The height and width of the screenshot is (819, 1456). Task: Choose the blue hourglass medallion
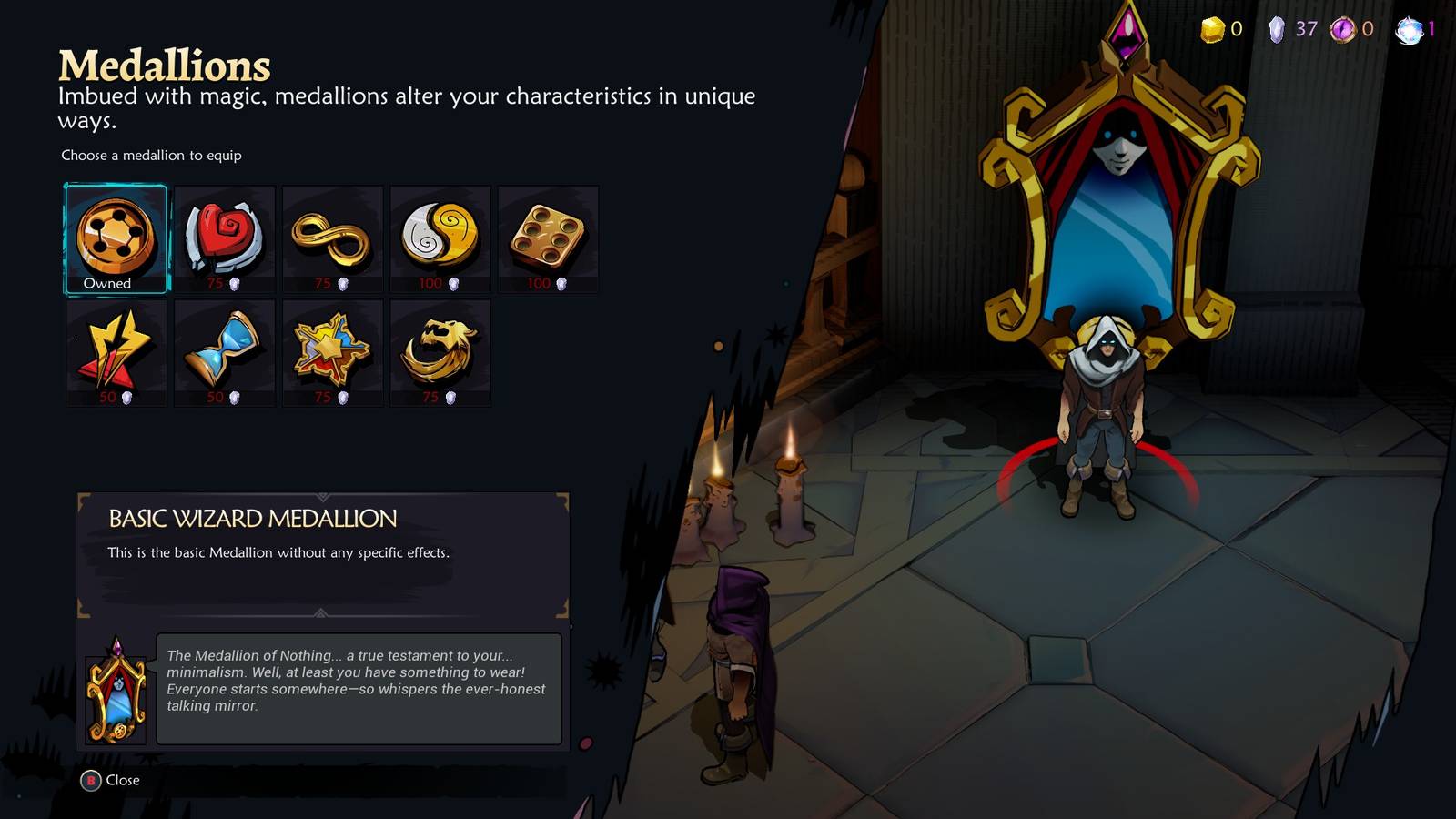coord(224,350)
